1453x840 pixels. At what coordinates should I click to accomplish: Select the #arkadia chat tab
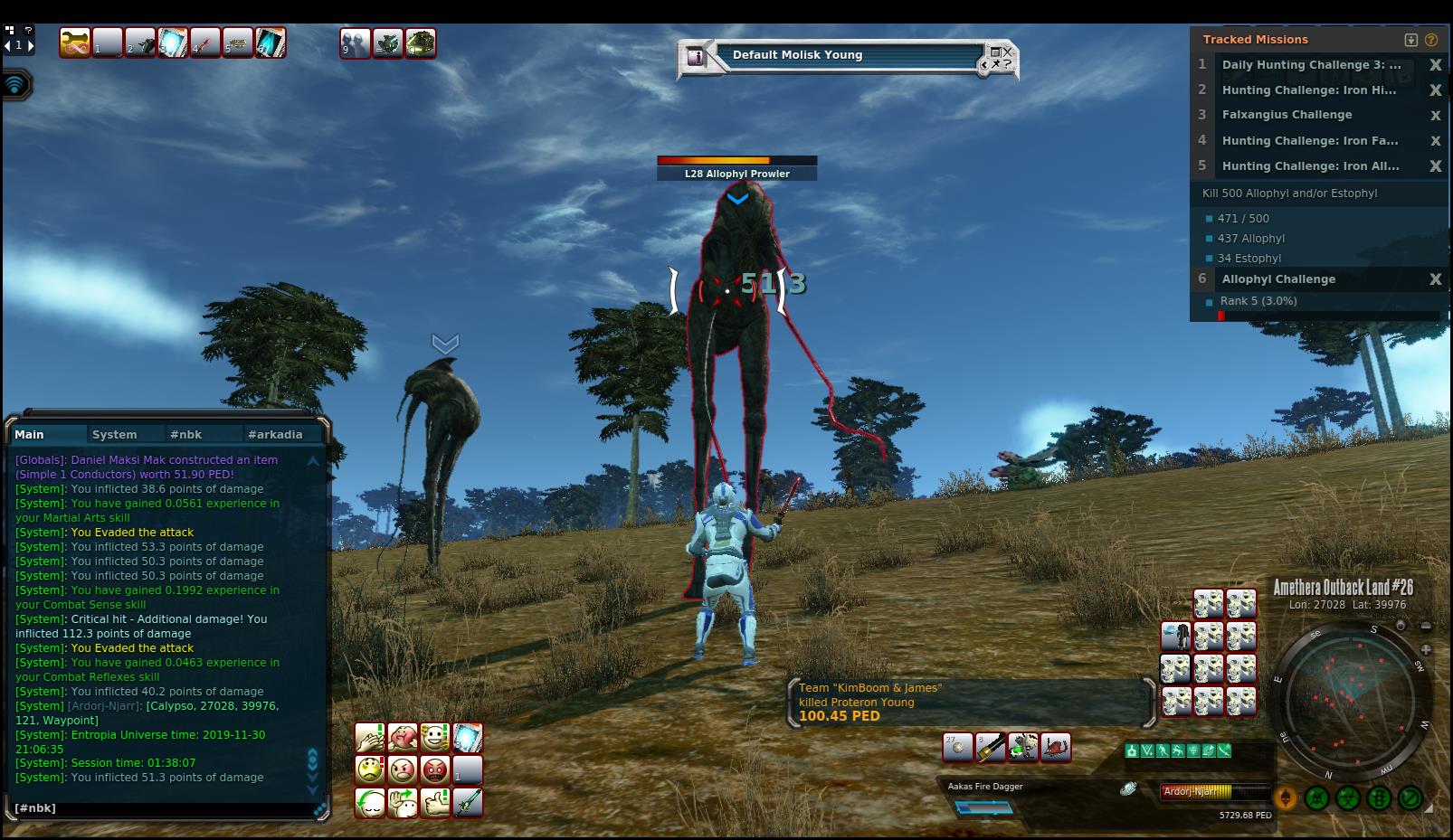point(275,435)
